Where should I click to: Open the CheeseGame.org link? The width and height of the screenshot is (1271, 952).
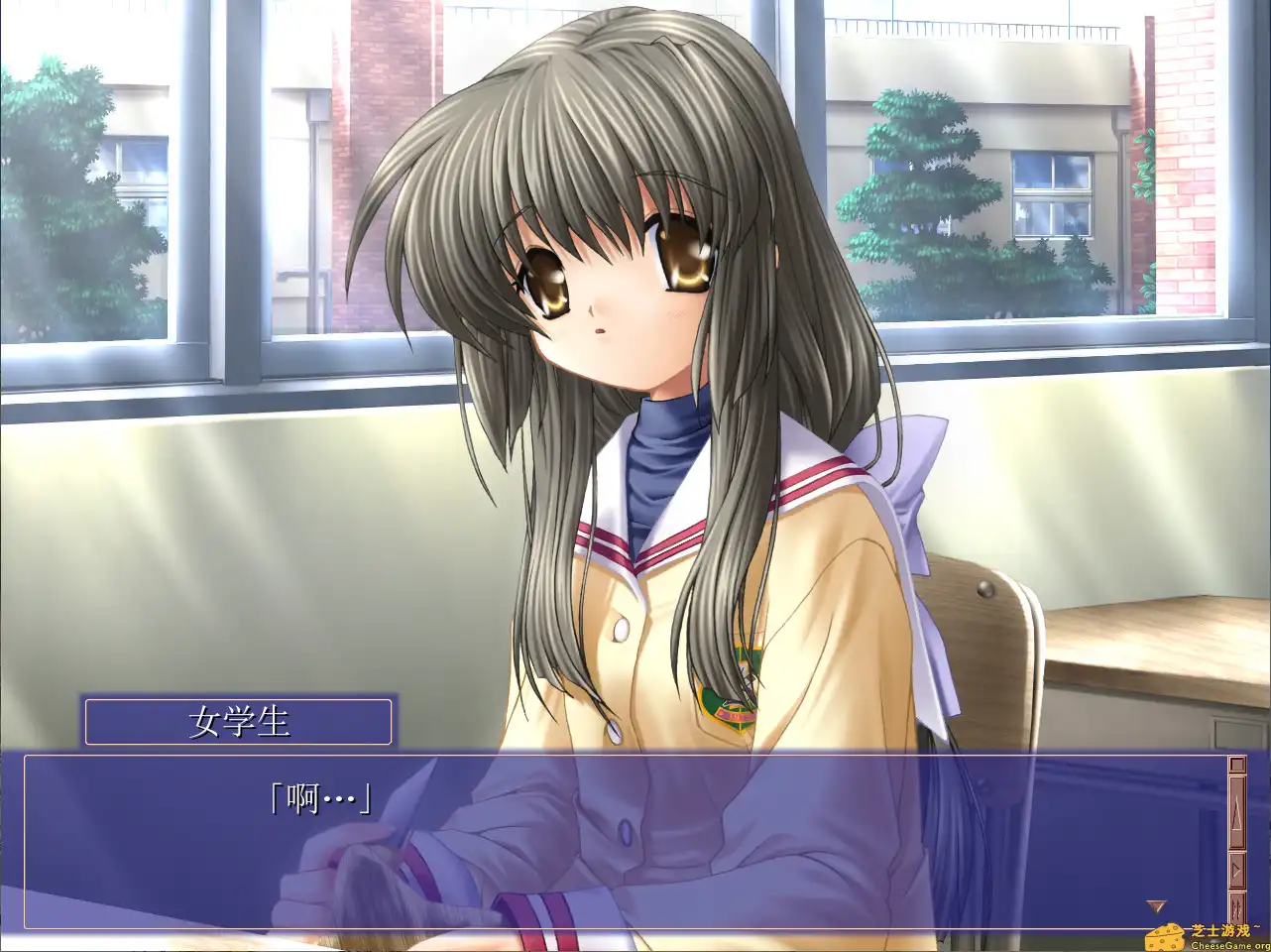pyautogui.click(x=1229, y=945)
